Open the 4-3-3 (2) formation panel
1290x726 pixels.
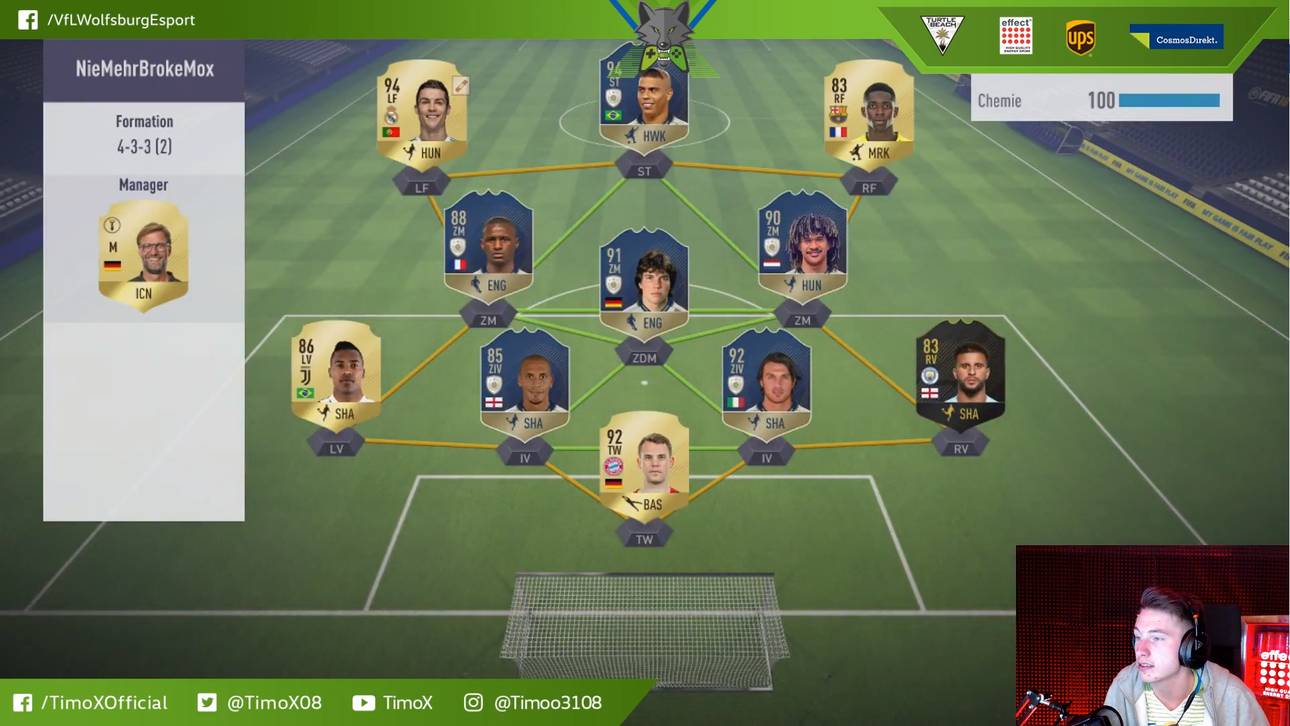click(x=144, y=135)
